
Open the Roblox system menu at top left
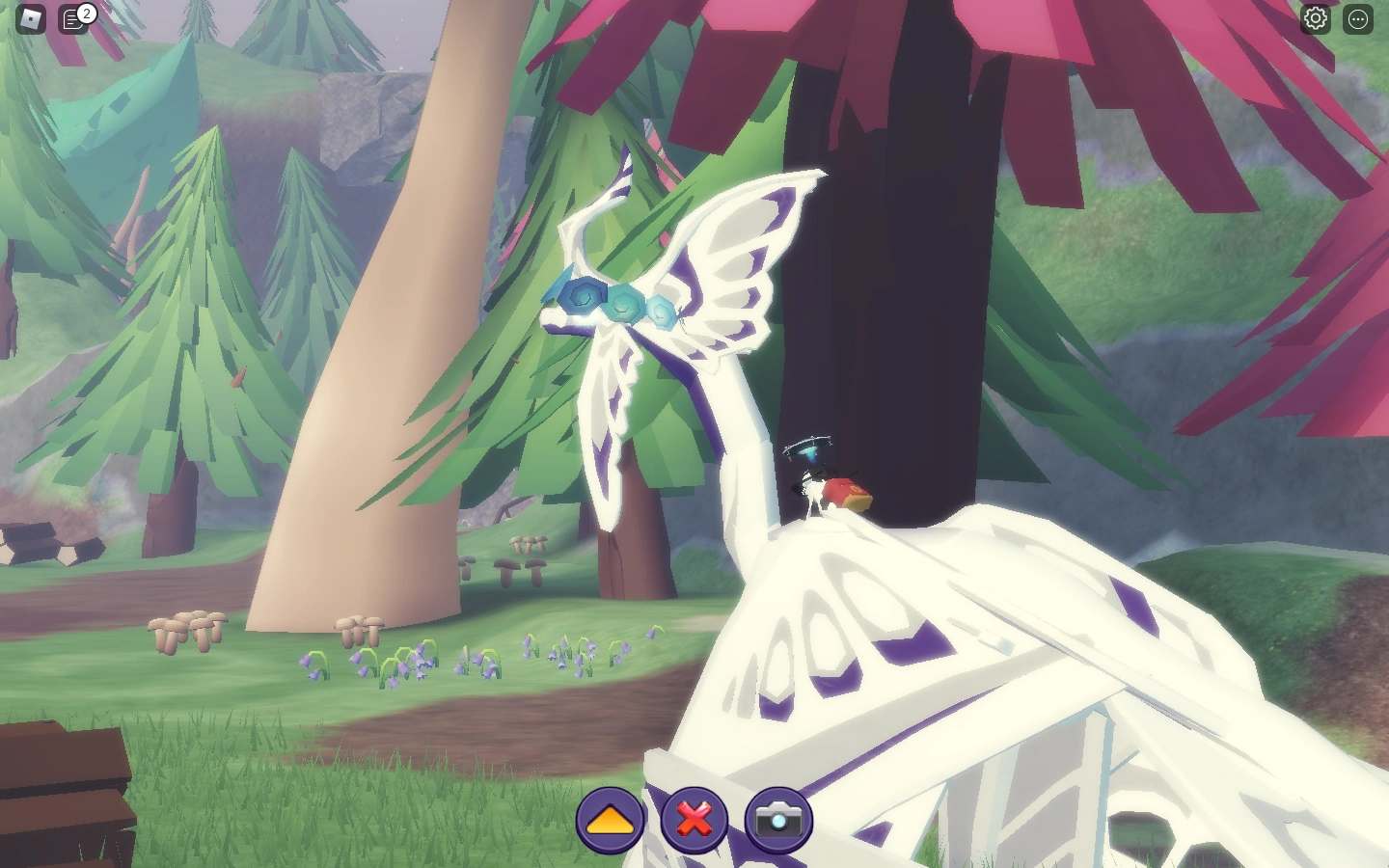pyautogui.click(x=29, y=17)
